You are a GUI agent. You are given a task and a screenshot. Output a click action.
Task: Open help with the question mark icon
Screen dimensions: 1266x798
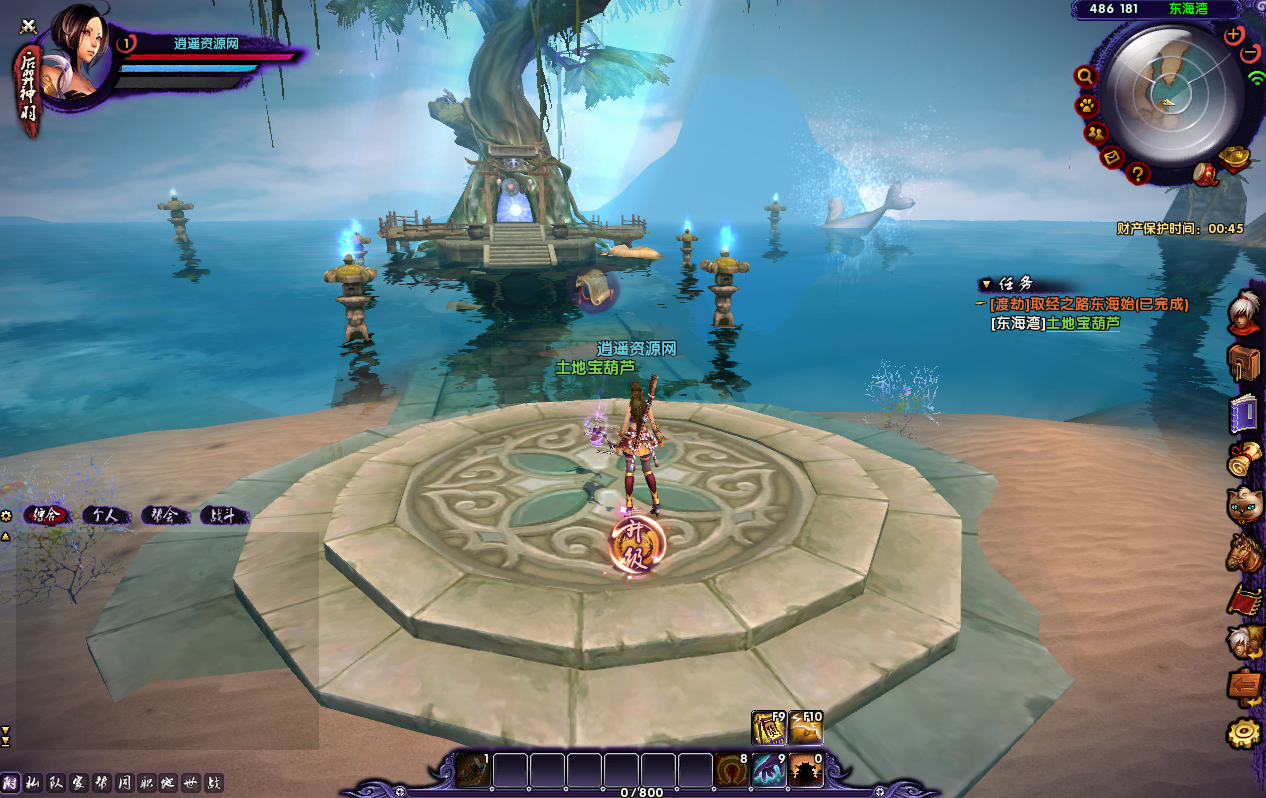click(1137, 174)
